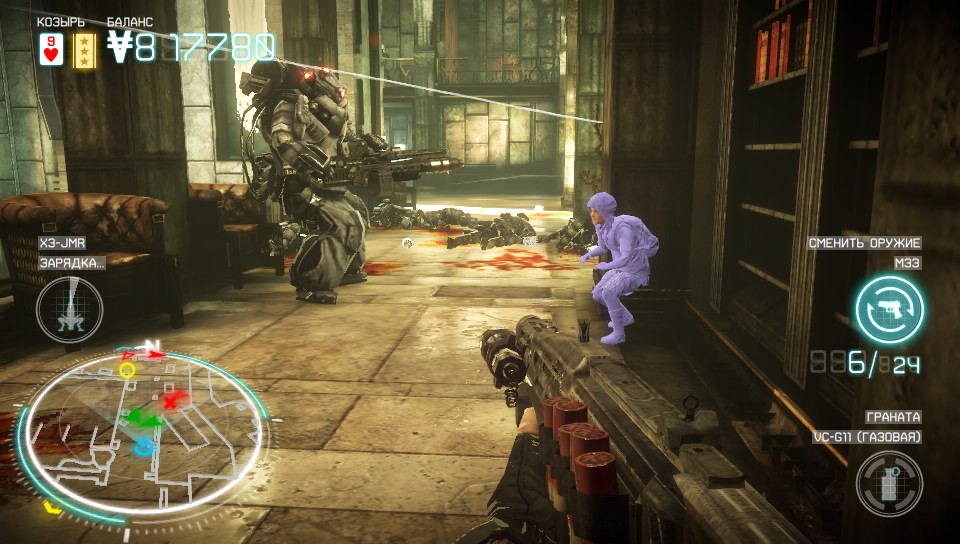Viewport: 960px width, 544px height.
Task: Open the circular radar minimap
Action: click(143, 426)
